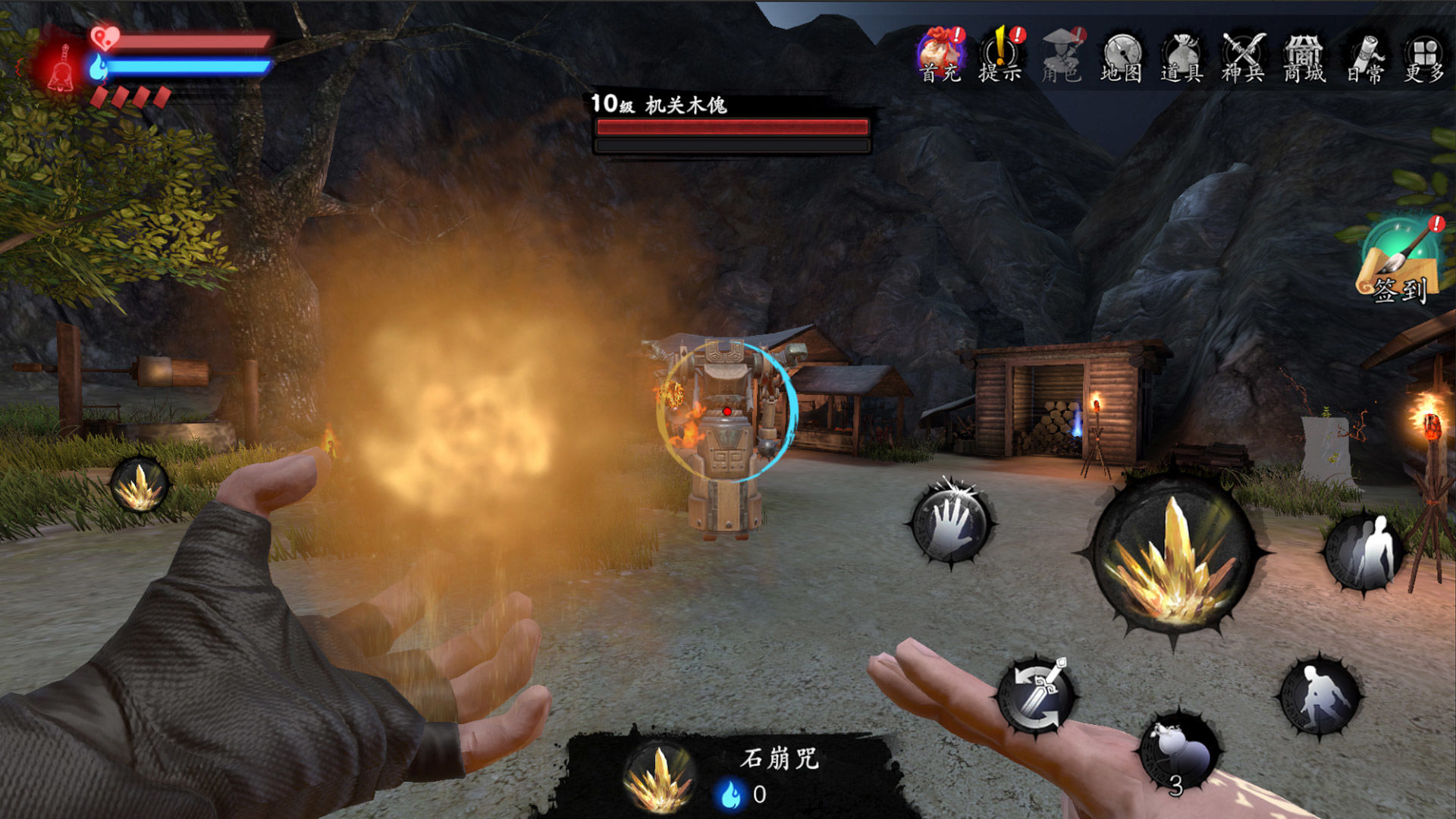Open the 角色 character screen

pos(1061,55)
